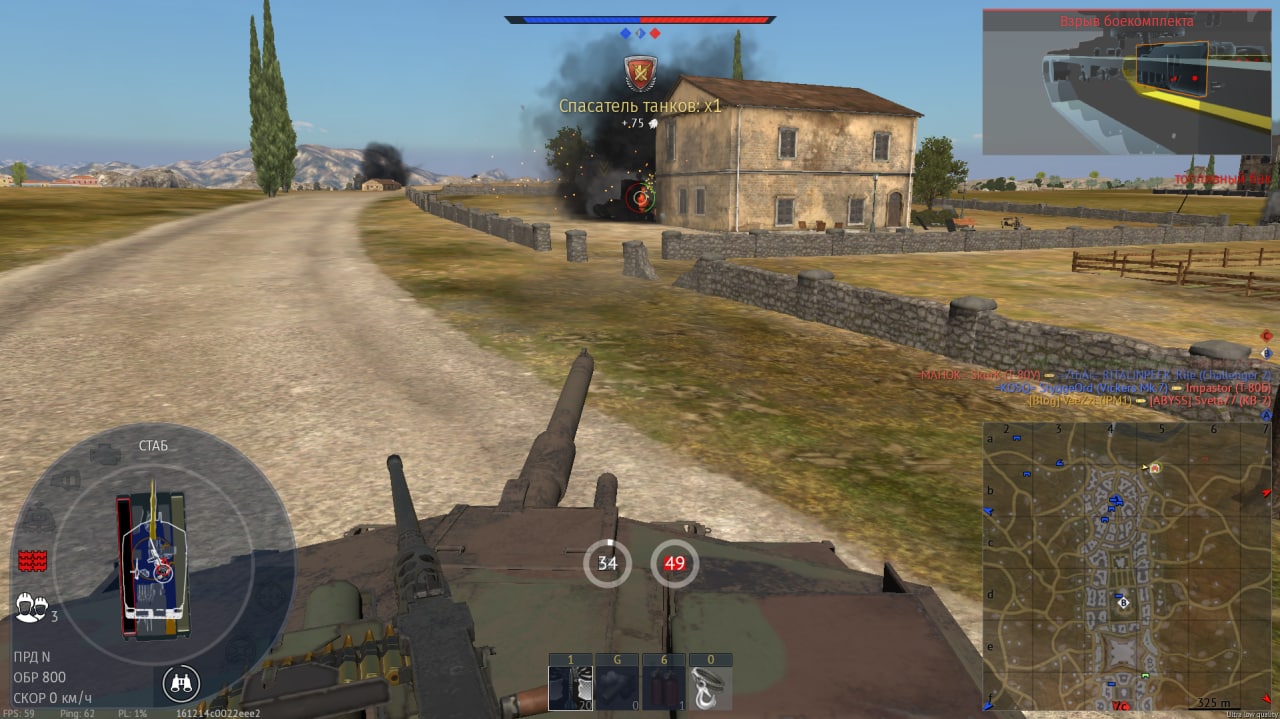
Task: Select capture point B on the minimap
Action: (1123, 603)
